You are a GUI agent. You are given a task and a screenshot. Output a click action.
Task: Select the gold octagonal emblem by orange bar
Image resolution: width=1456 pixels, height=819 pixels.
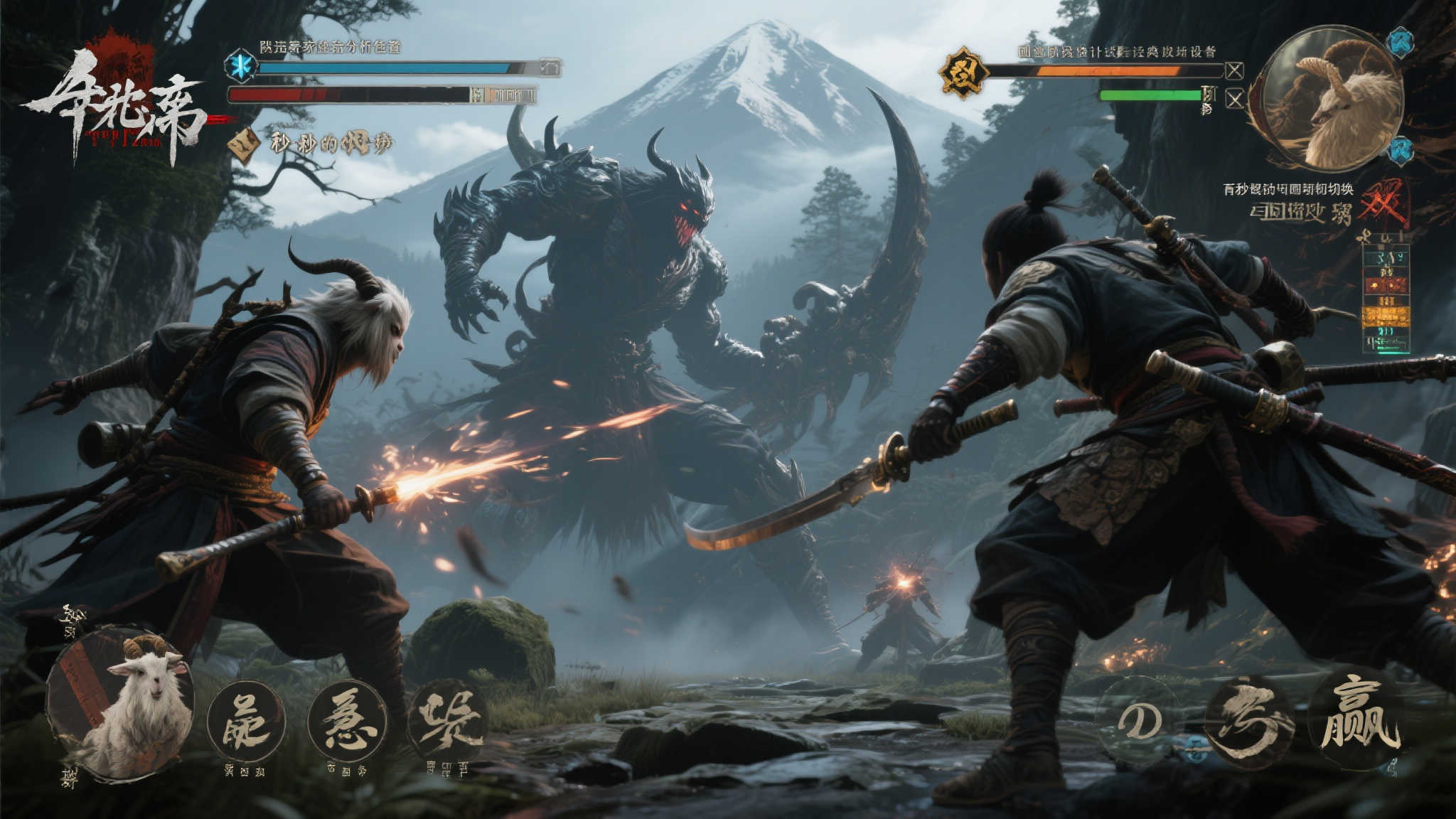963,72
